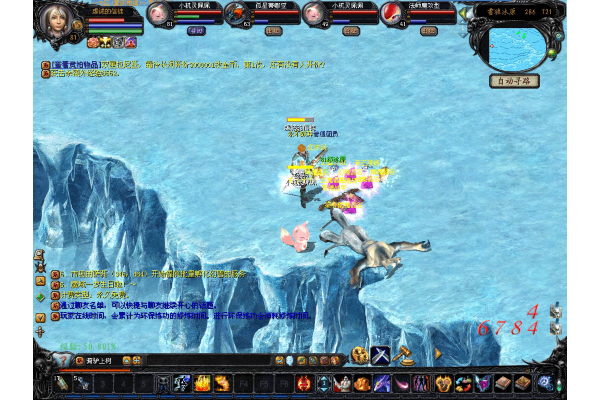
Task: Use the red fire orb hotbar skill
Action: (302, 382)
